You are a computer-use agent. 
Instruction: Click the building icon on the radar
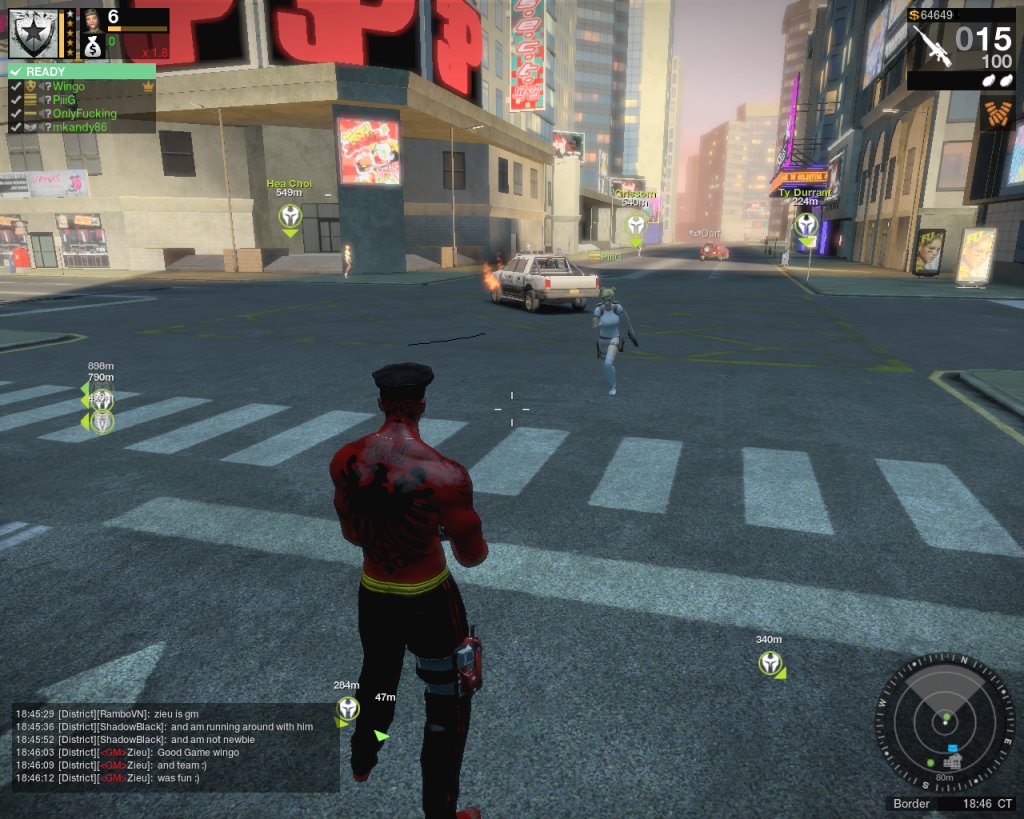[x=953, y=763]
